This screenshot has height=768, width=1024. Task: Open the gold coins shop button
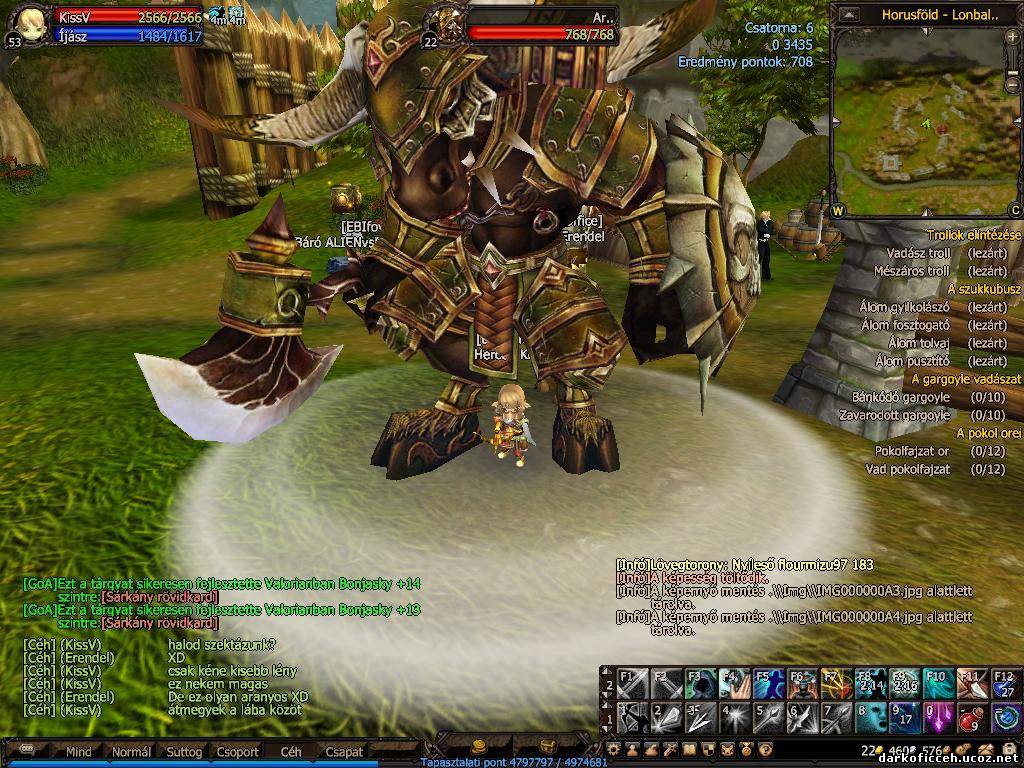tap(478, 746)
